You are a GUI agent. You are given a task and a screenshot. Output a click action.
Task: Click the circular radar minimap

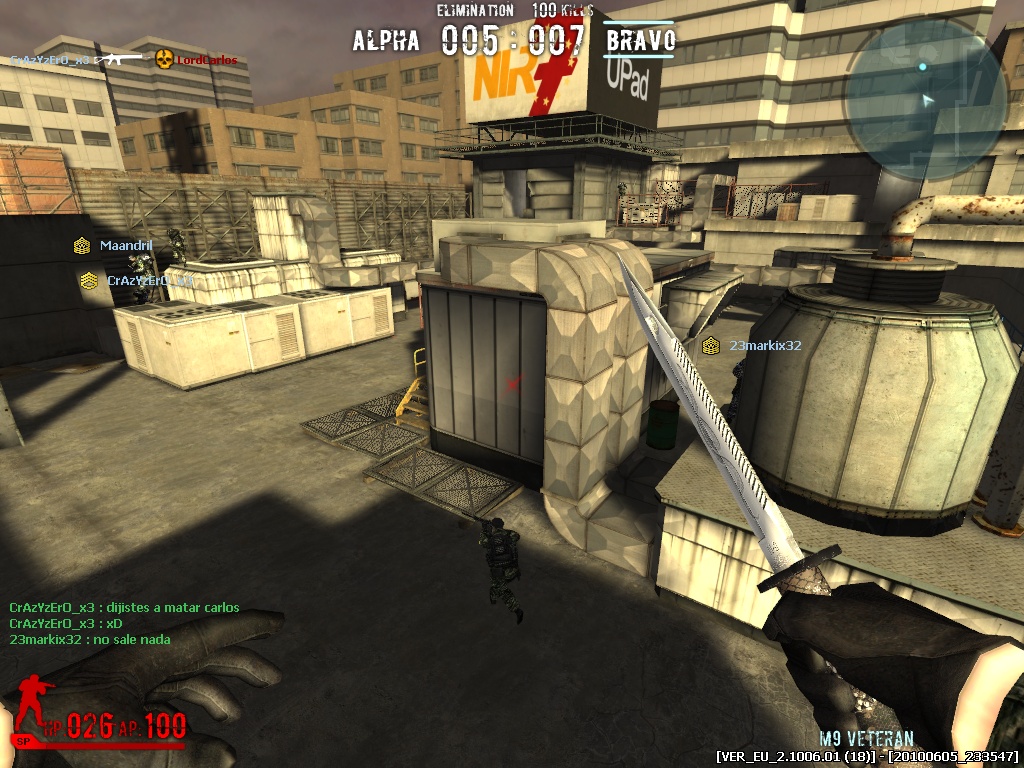point(924,96)
